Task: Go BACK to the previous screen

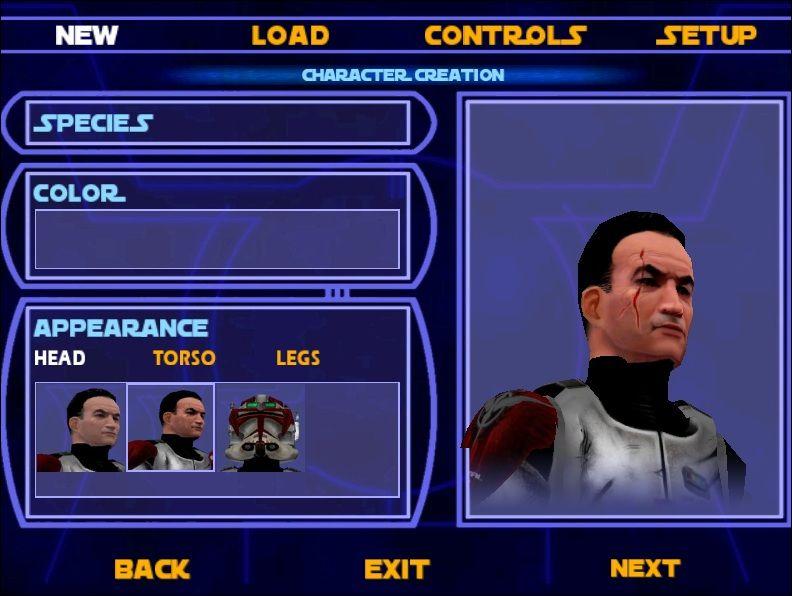Action: coord(152,569)
